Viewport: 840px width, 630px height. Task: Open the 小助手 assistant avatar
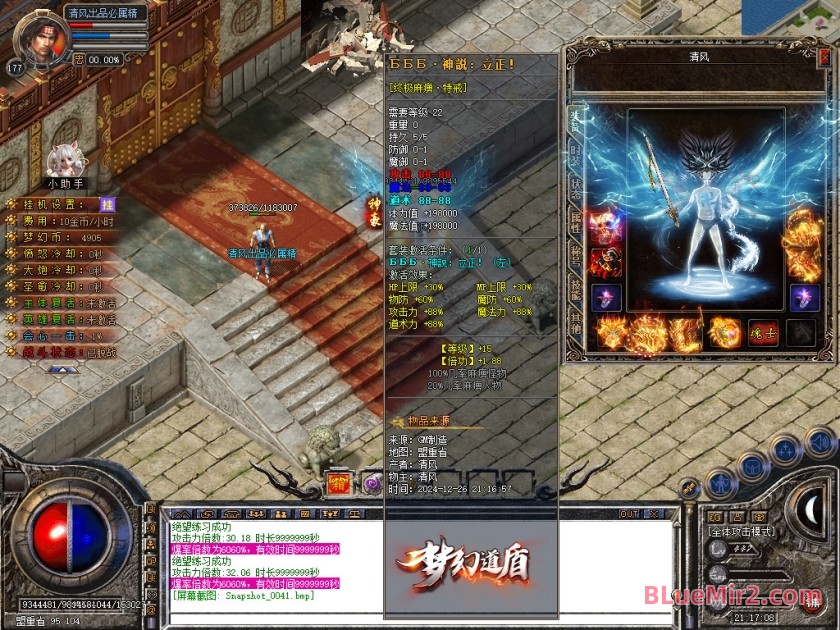pyautogui.click(x=65, y=160)
